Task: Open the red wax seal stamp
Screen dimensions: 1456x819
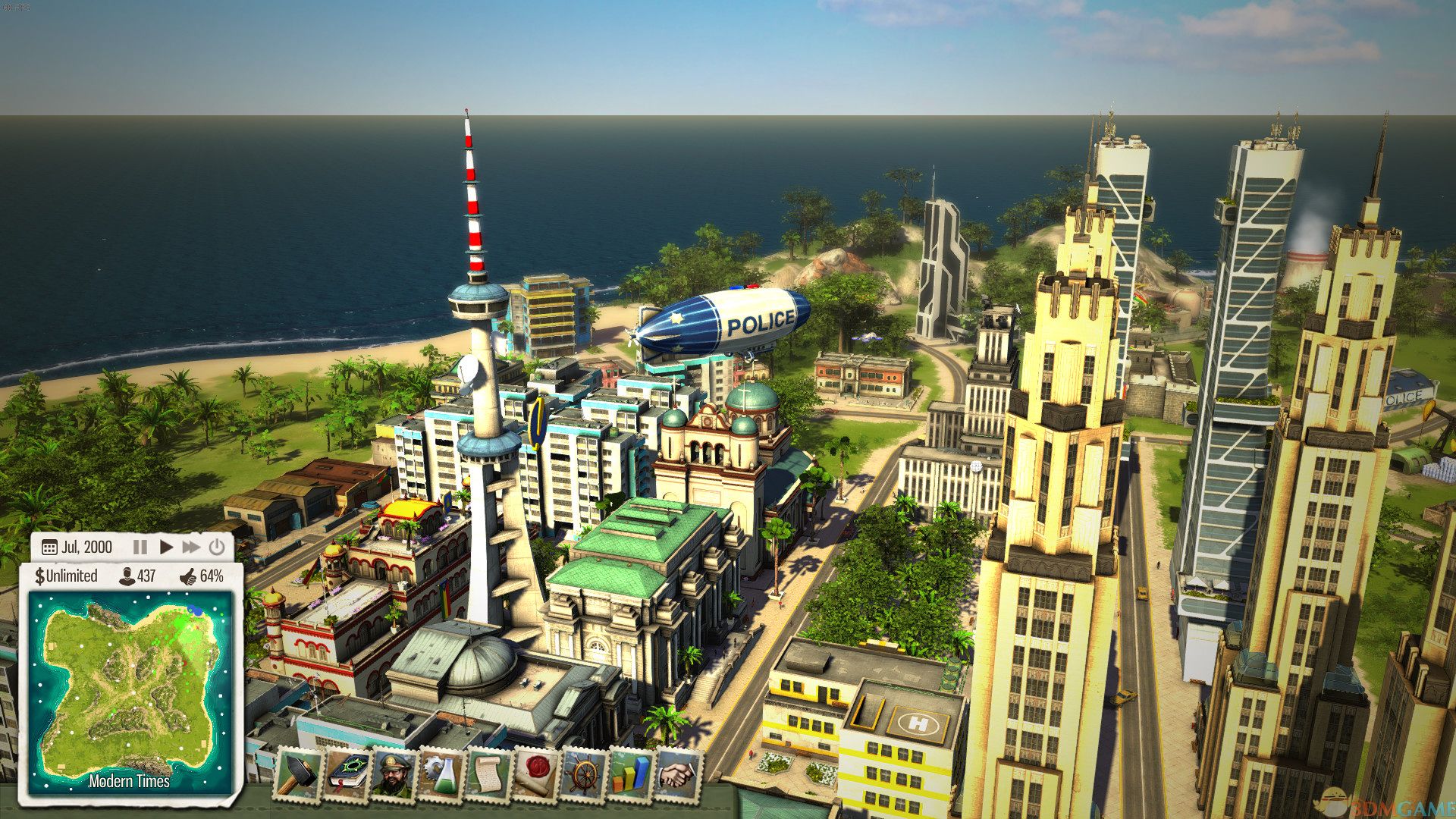Action: (x=536, y=774)
